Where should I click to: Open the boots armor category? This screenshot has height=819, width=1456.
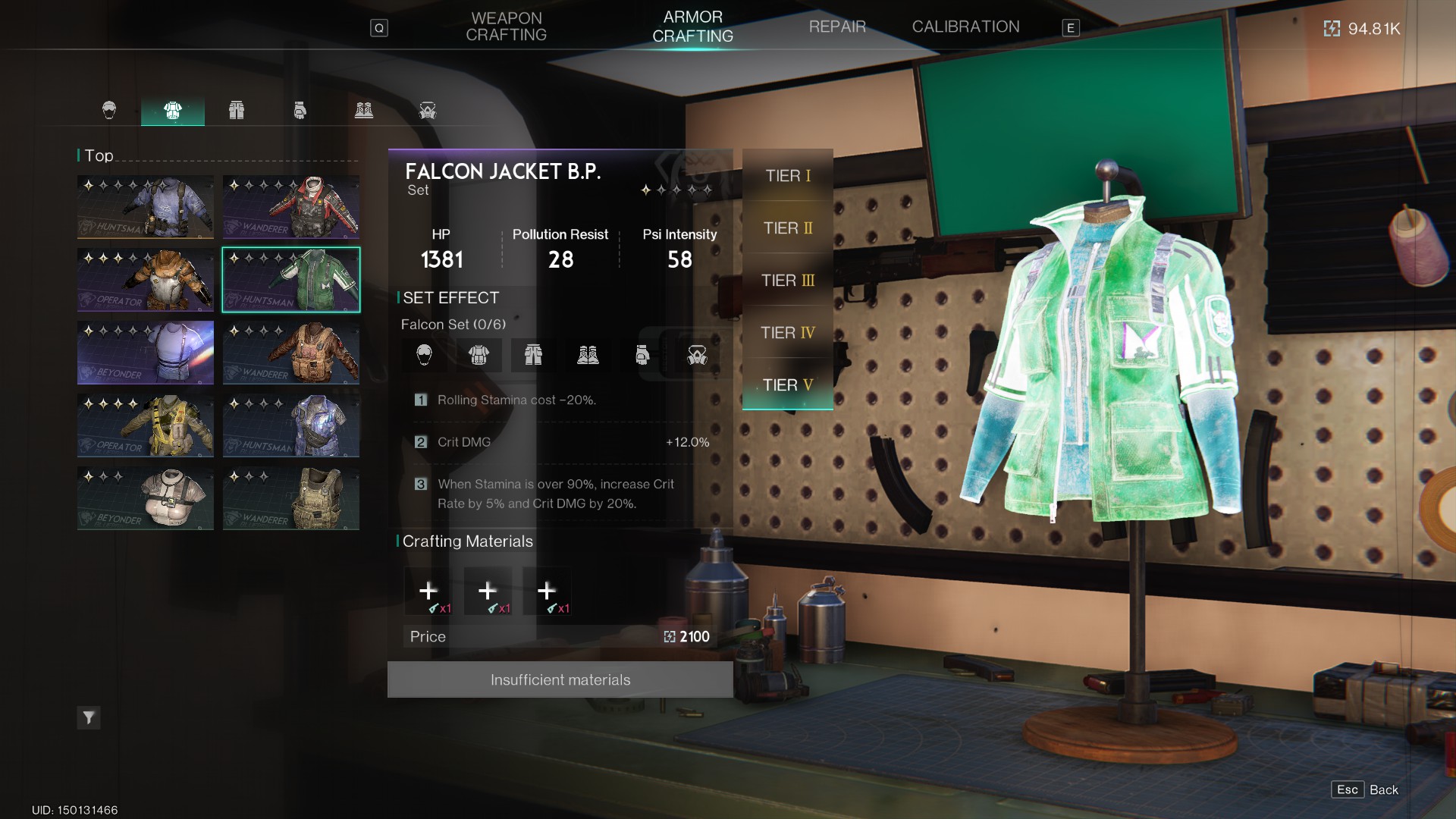tap(364, 111)
